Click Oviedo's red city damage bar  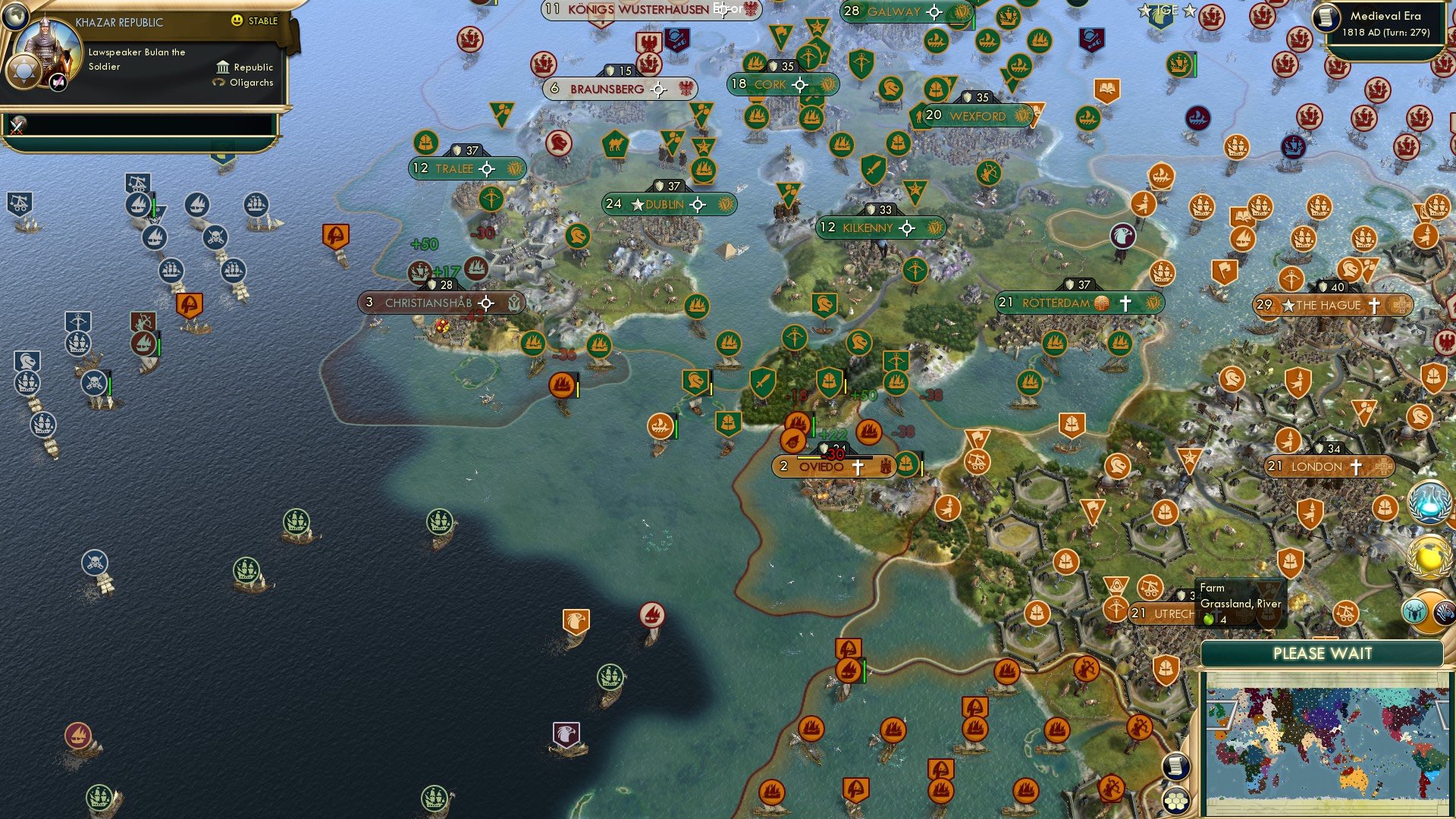[834, 458]
